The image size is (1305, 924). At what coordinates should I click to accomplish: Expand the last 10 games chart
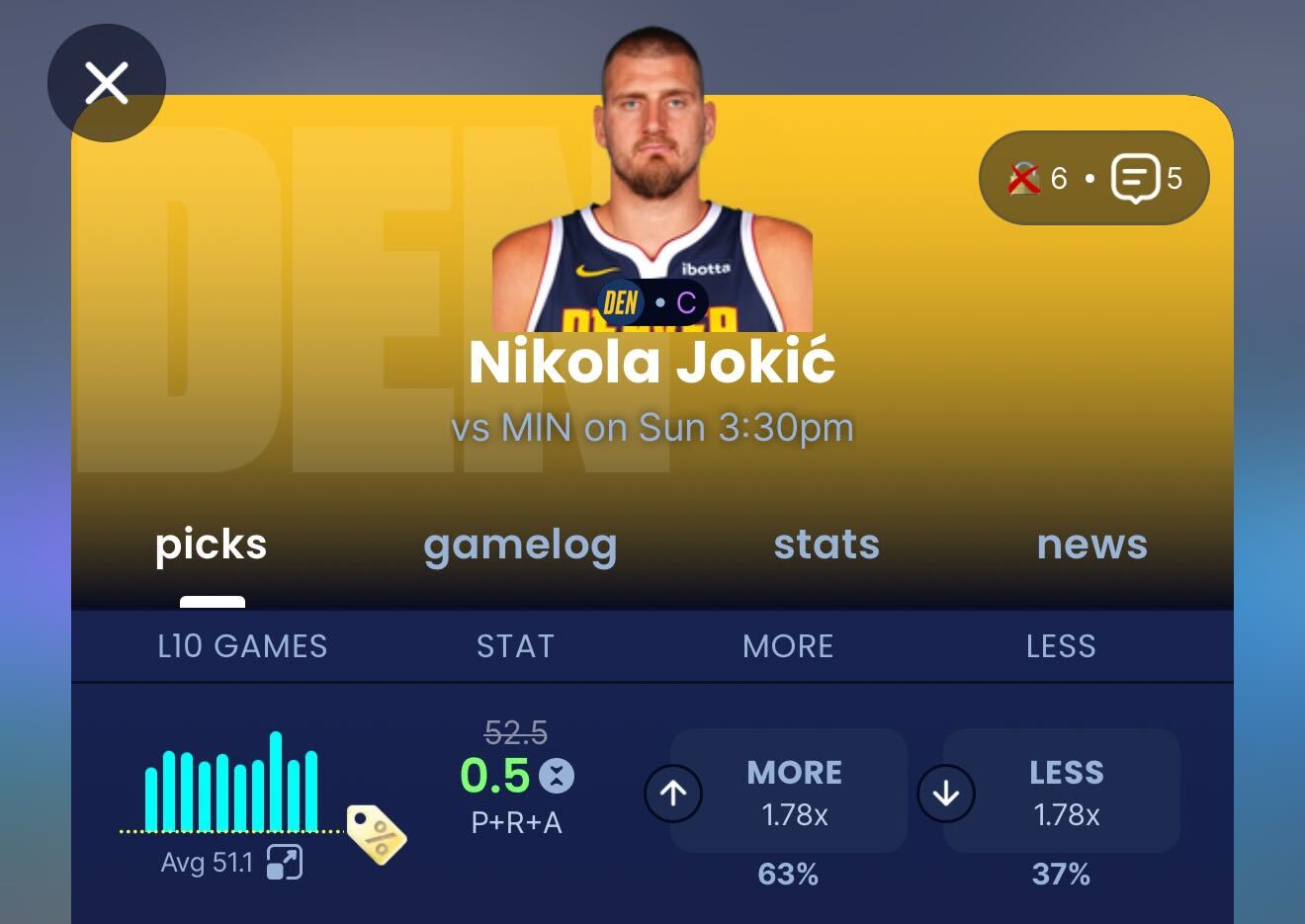pos(285,862)
